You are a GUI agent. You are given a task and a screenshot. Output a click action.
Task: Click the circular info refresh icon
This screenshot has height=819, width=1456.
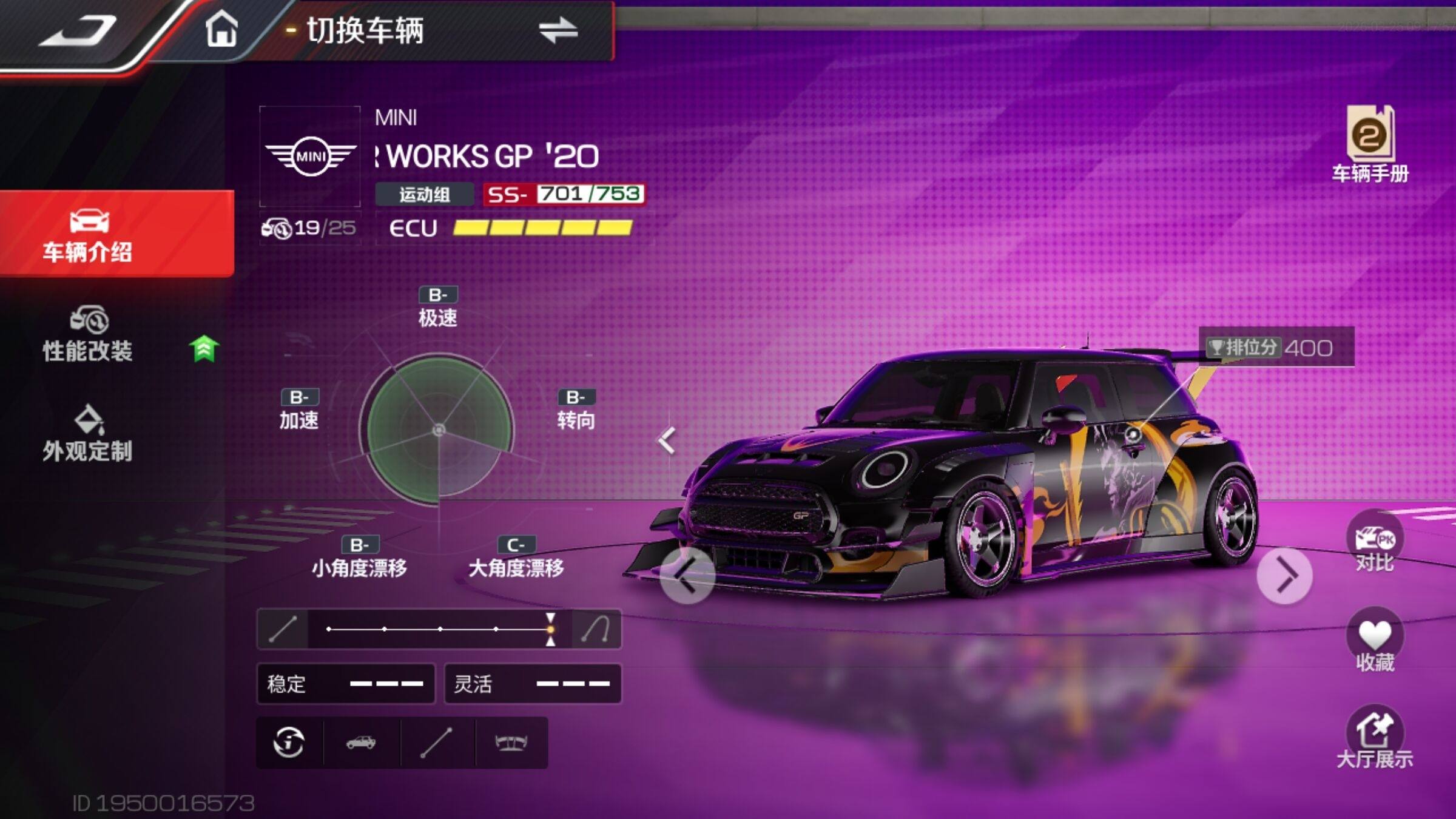[289, 742]
